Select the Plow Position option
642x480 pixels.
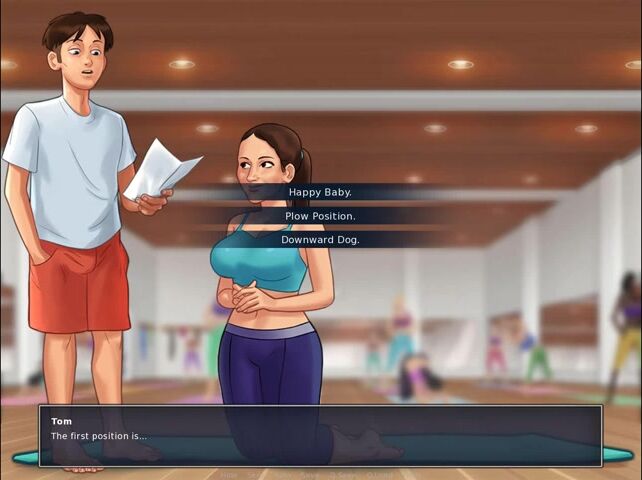click(320, 216)
